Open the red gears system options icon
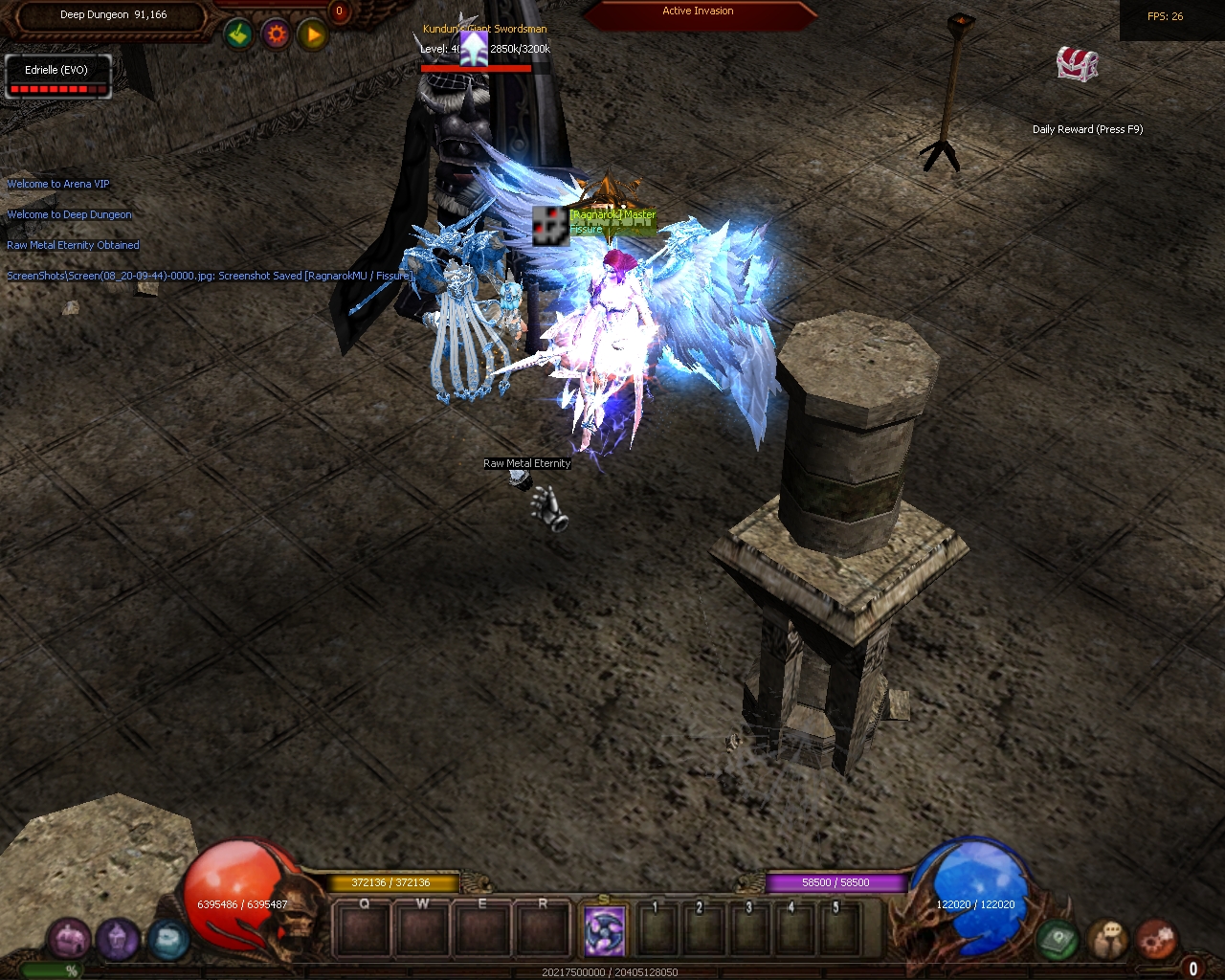This screenshot has width=1225, height=980. 1157,939
